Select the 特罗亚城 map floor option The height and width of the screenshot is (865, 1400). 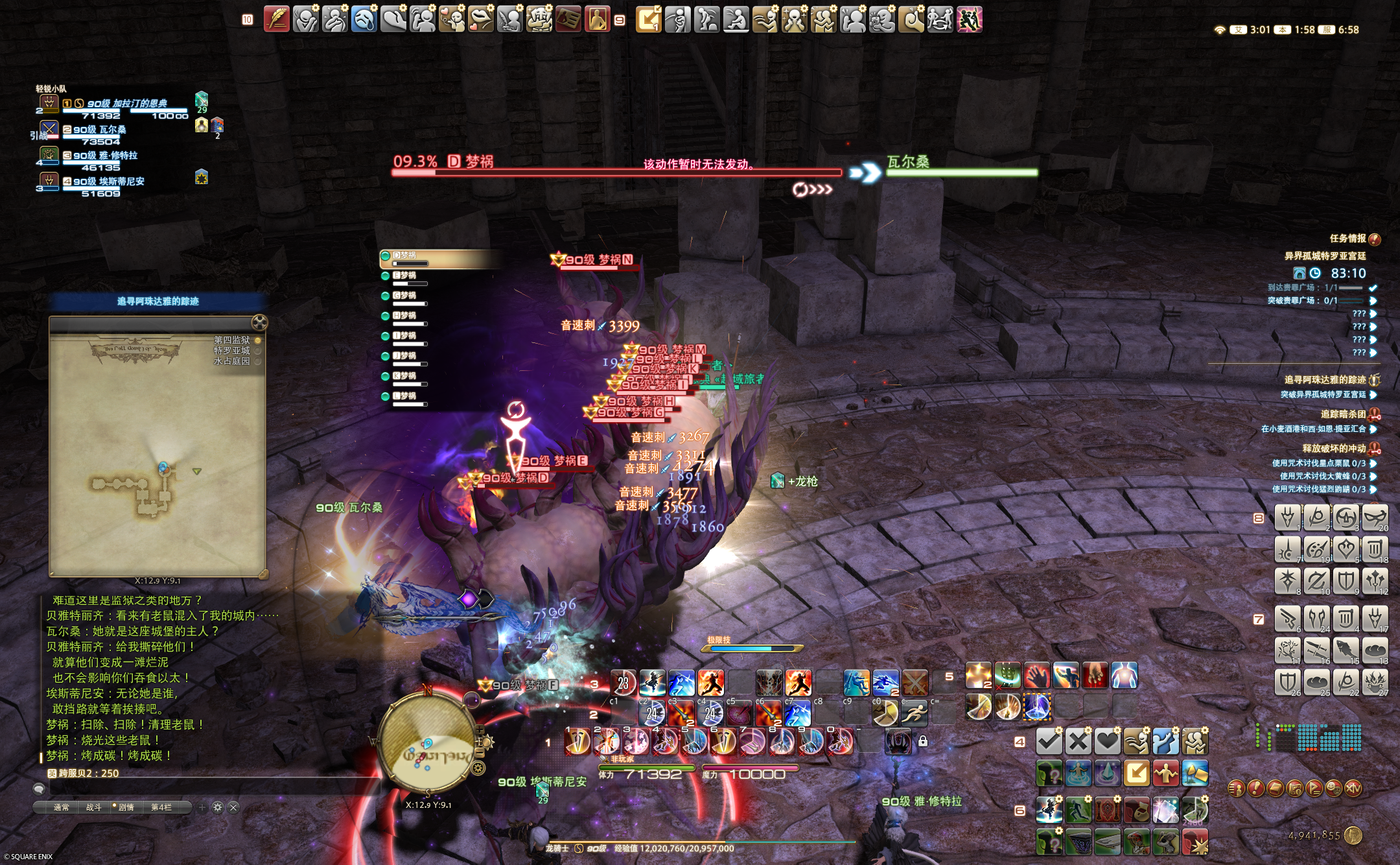(232, 350)
